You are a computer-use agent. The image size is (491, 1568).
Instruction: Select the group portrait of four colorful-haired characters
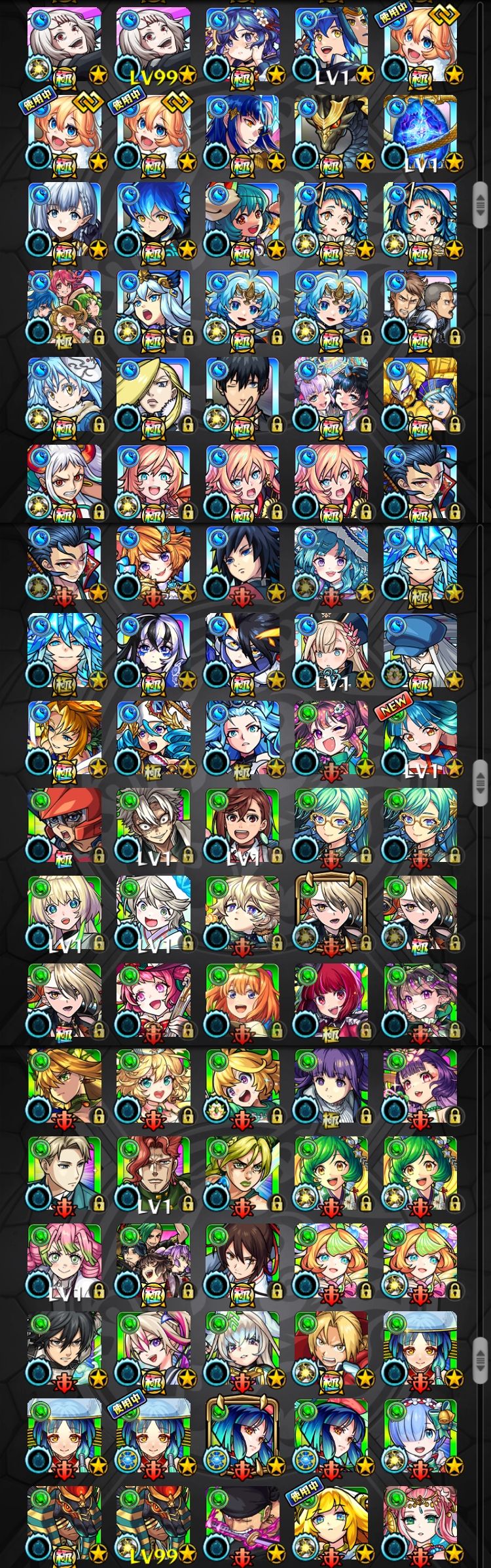64,308
